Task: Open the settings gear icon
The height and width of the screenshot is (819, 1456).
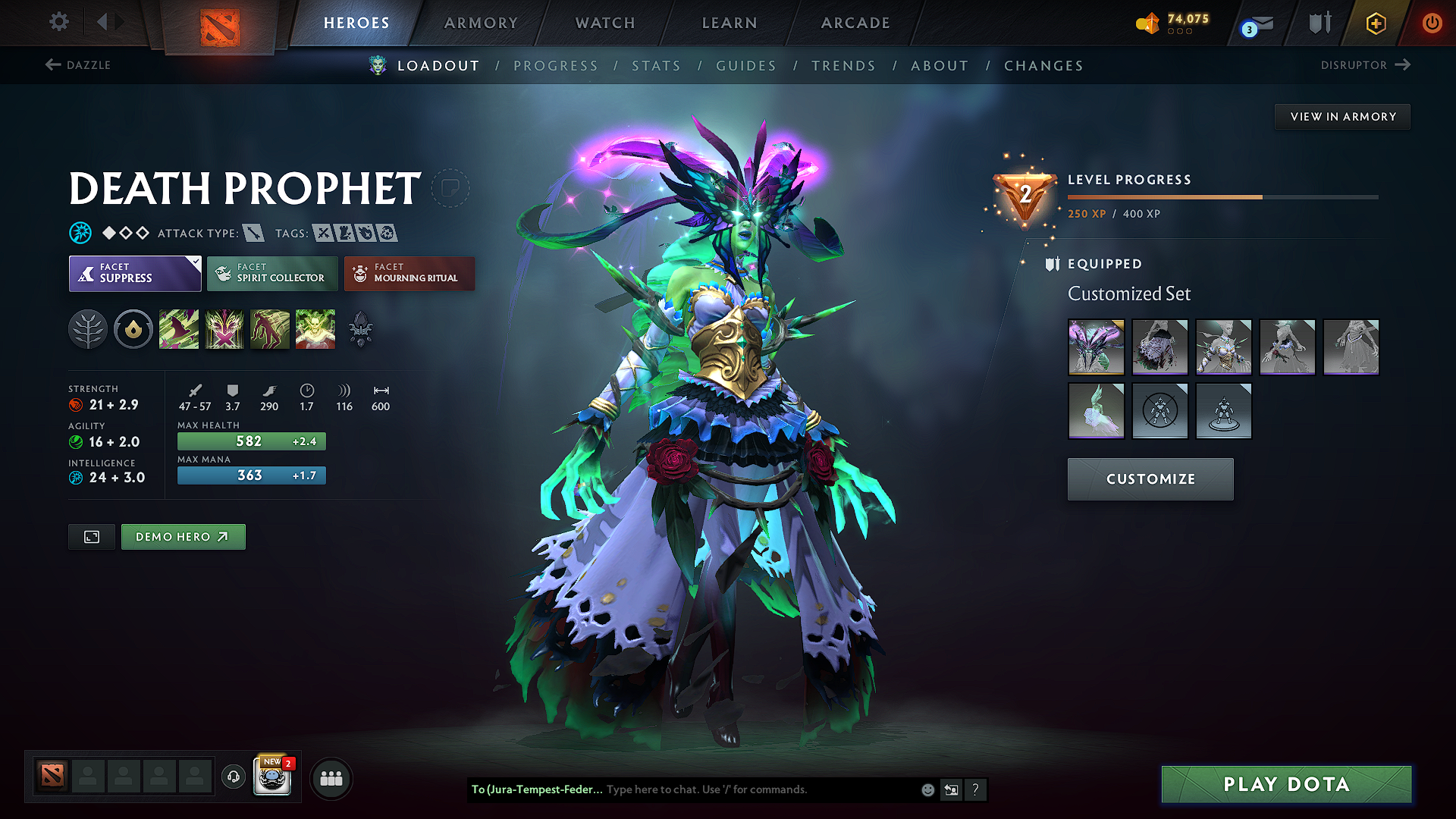Action: coord(58,22)
